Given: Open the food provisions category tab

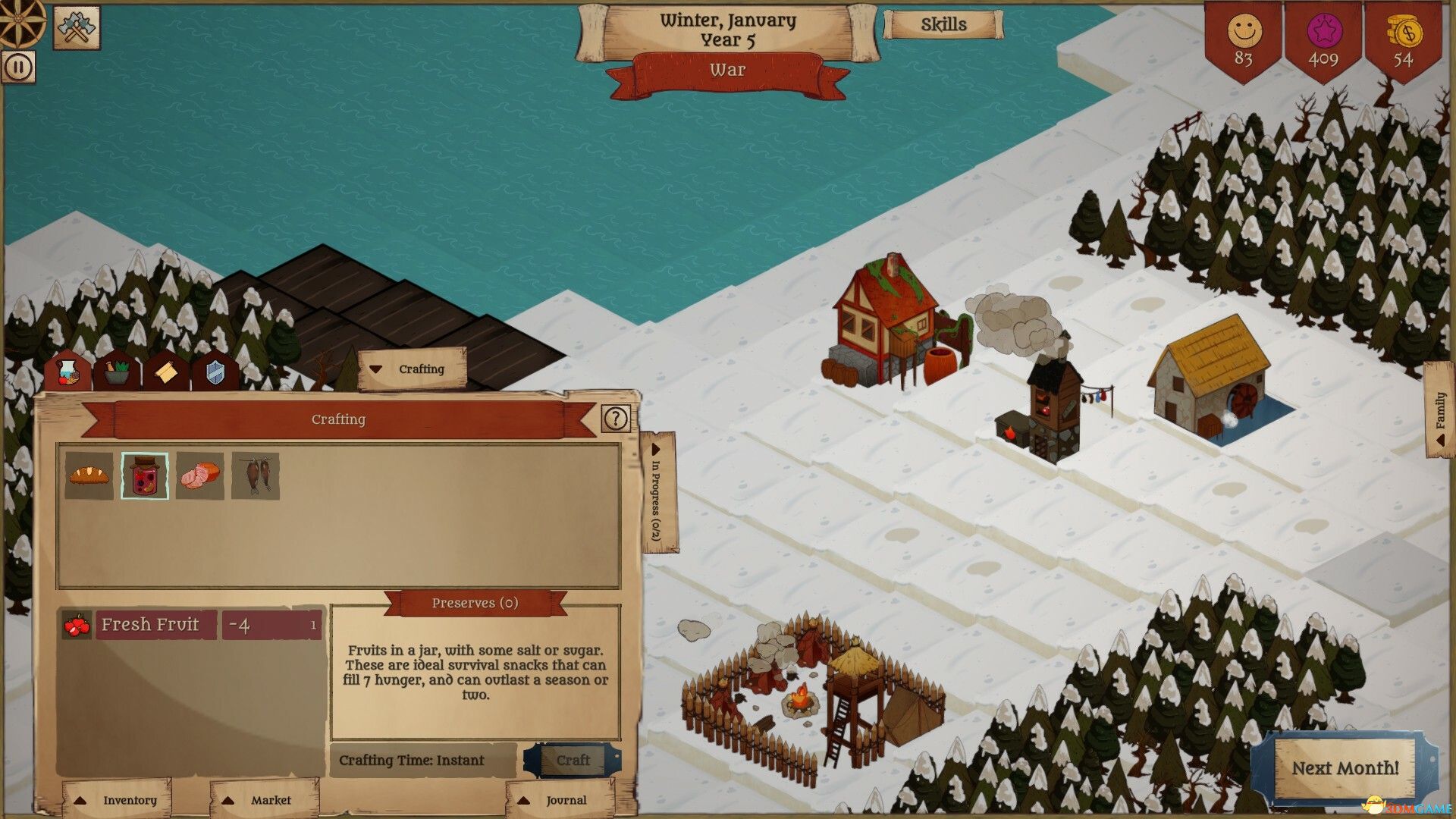Looking at the screenshot, I should 67,371.
